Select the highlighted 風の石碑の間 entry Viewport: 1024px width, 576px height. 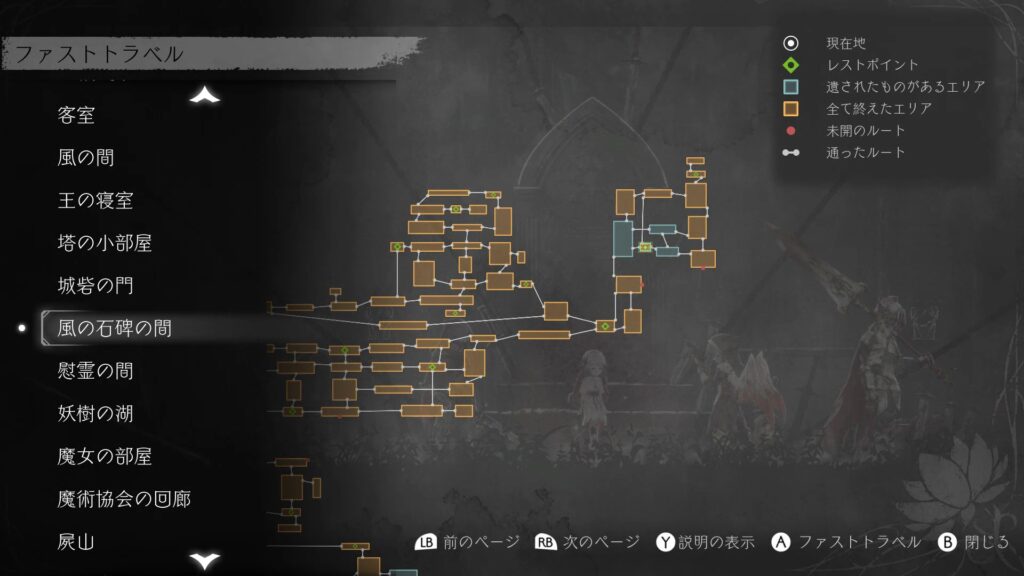(x=114, y=328)
